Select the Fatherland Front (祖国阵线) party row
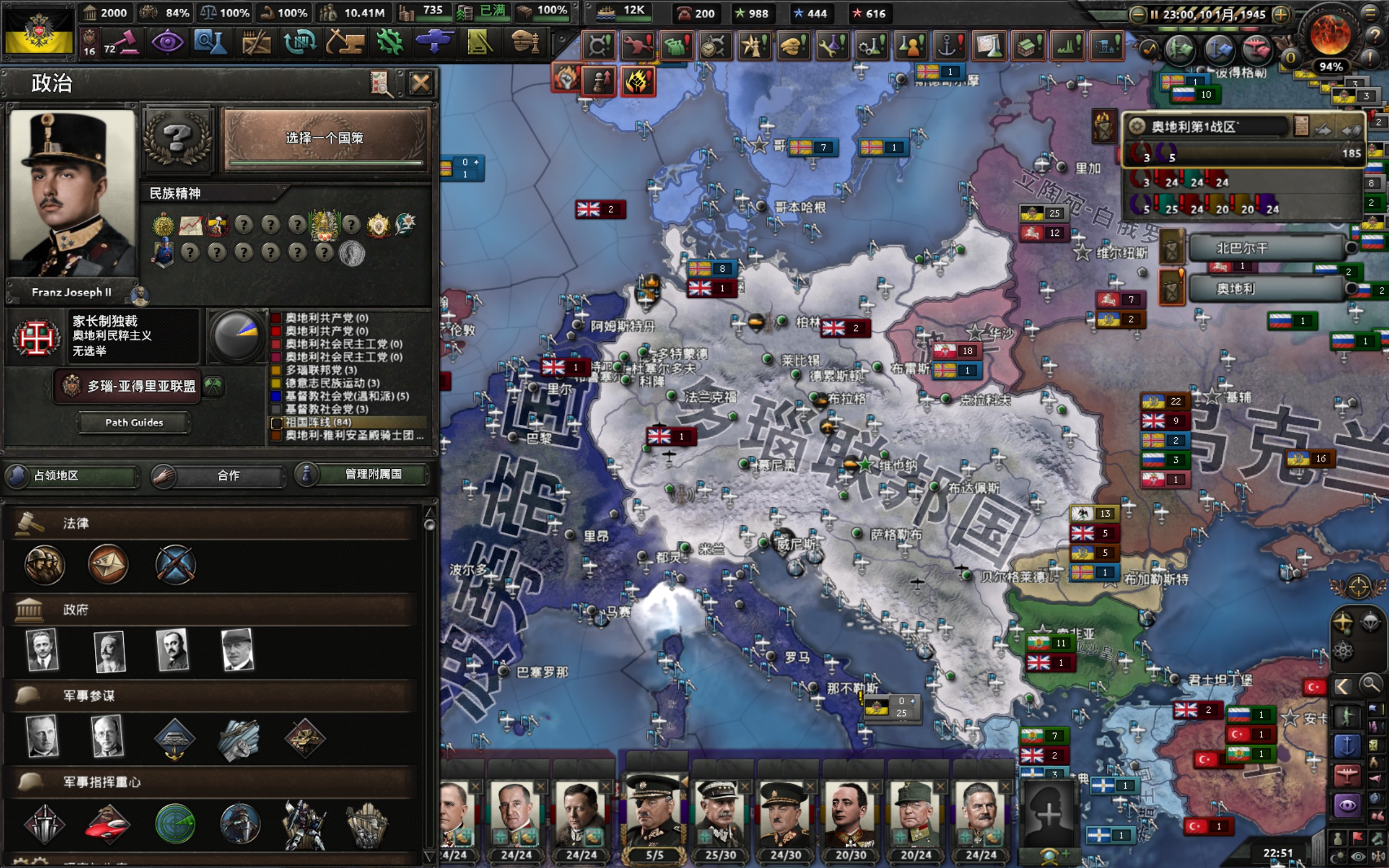Image resolution: width=1389 pixels, height=868 pixels. [348, 422]
